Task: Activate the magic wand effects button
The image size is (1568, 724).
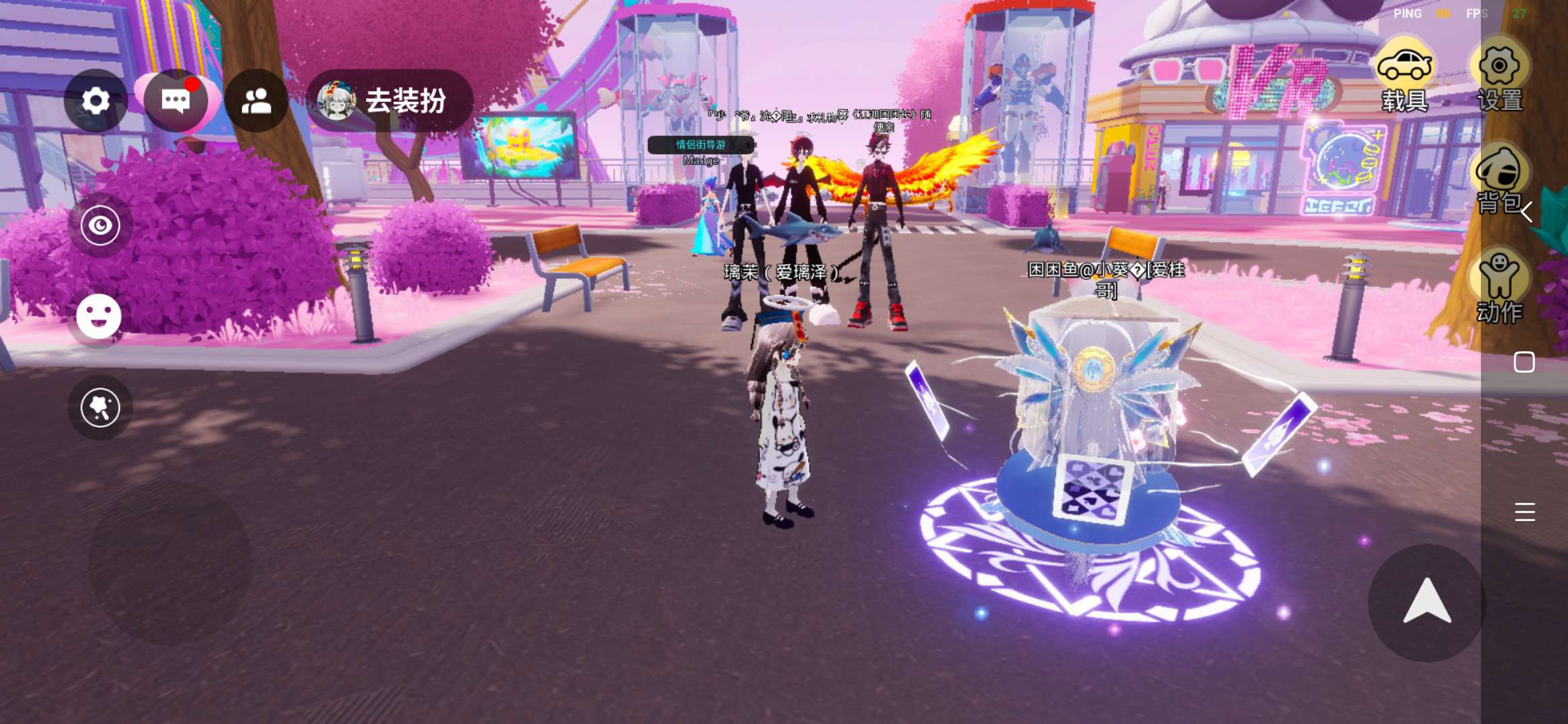Action: pos(101,408)
